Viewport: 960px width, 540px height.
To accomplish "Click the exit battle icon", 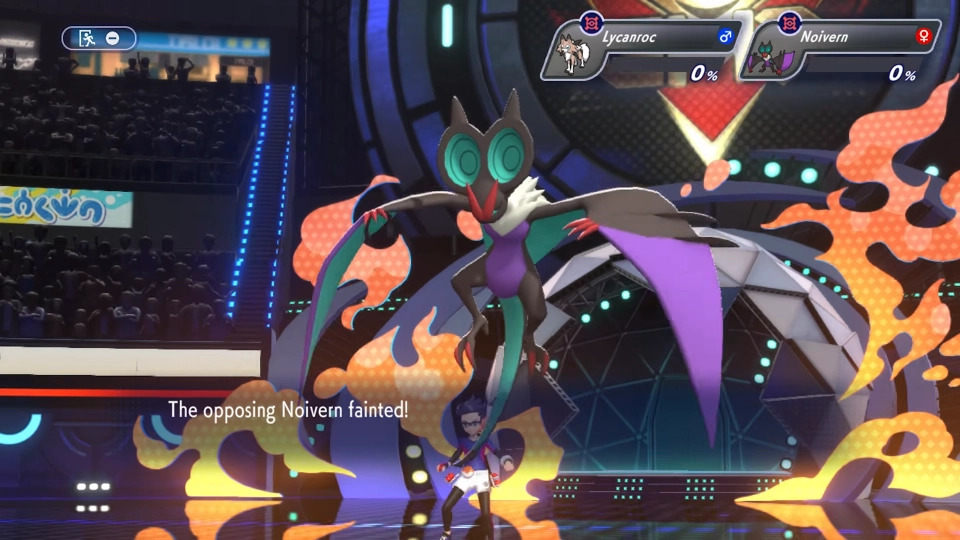I will 88,38.
